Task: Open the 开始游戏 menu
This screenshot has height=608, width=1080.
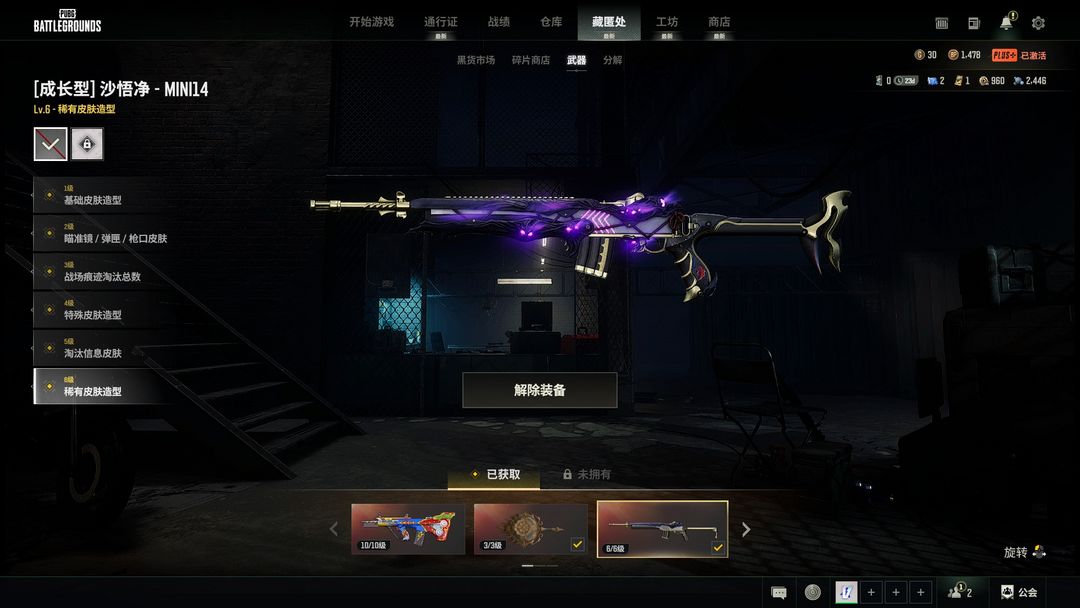Action: pos(371,22)
